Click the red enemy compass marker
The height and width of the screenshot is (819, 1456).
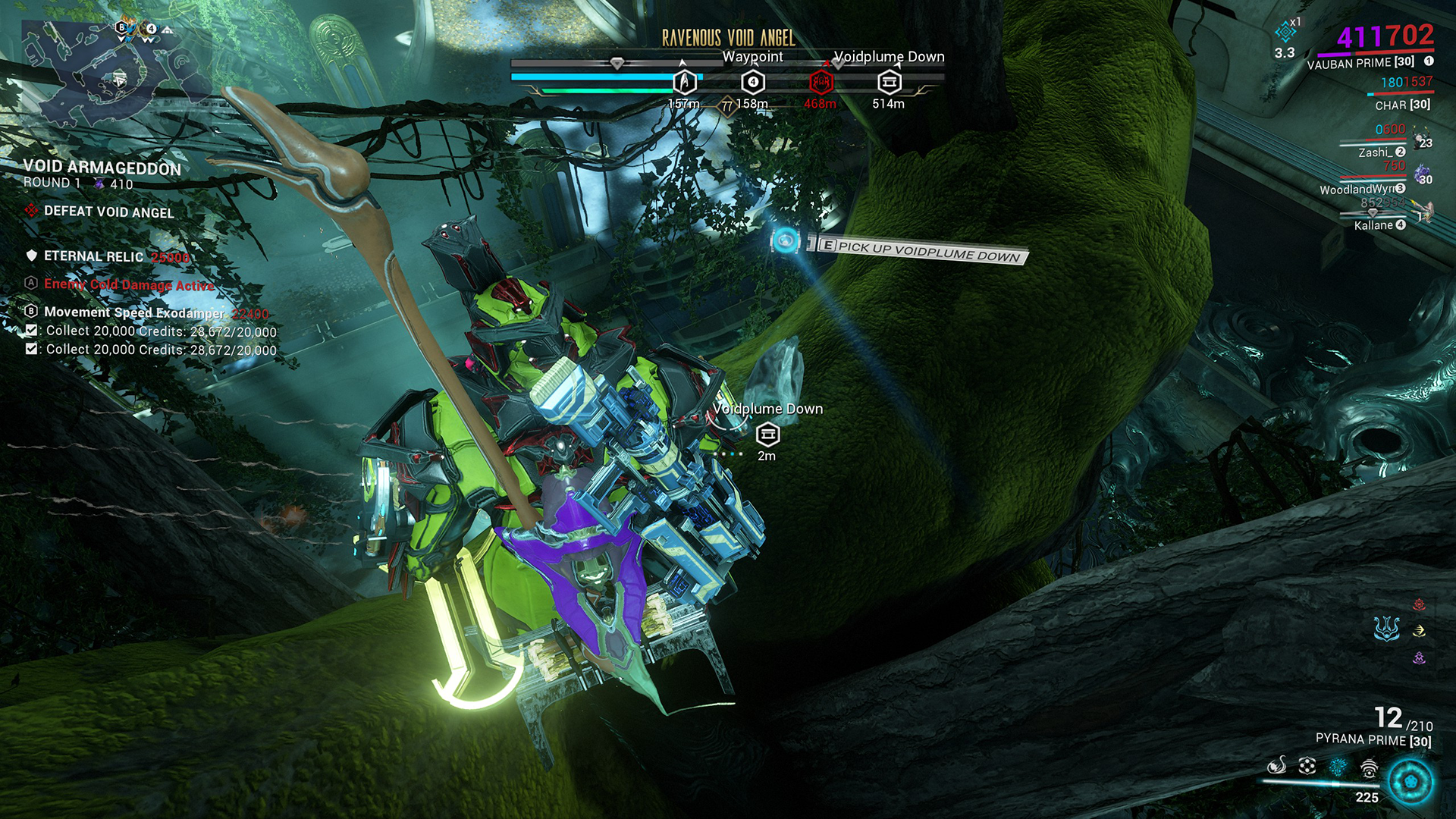tap(820, 82)
